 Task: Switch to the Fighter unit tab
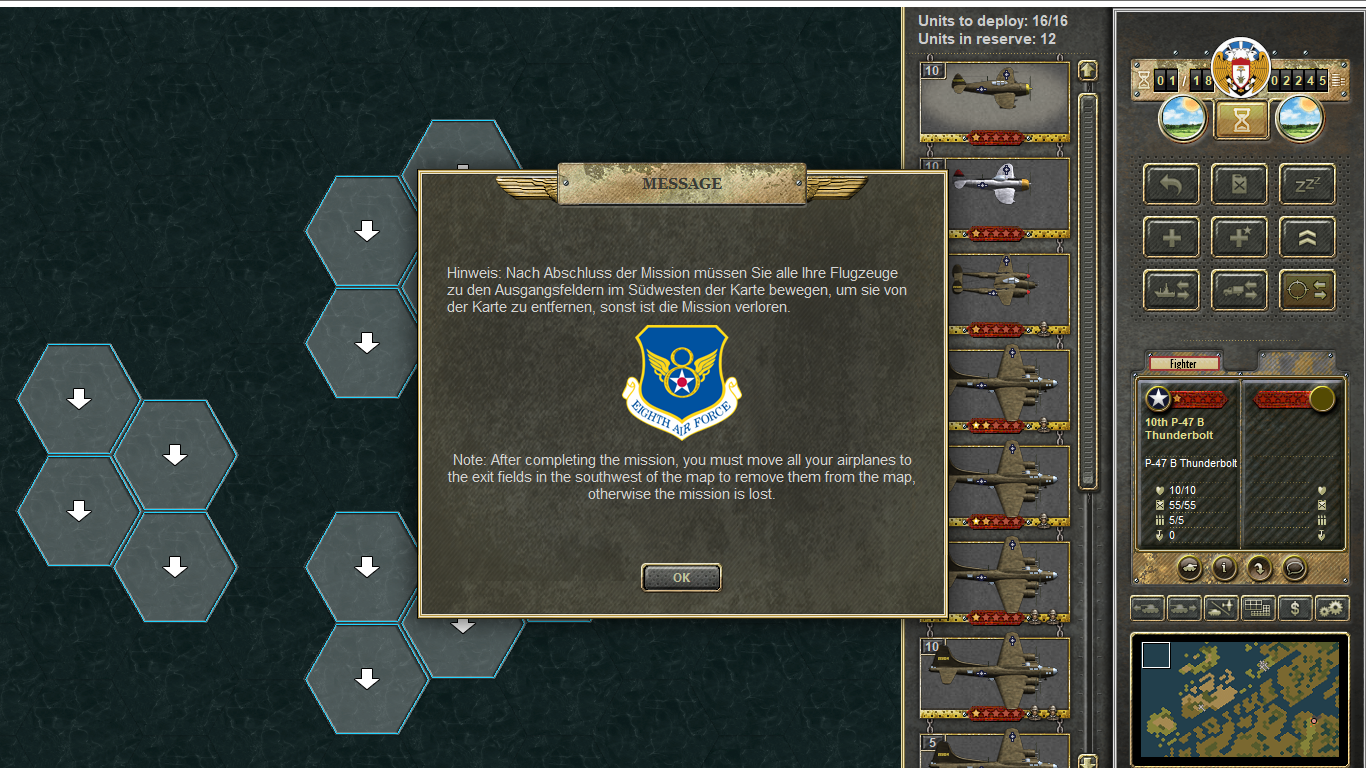coord(1184,364)
